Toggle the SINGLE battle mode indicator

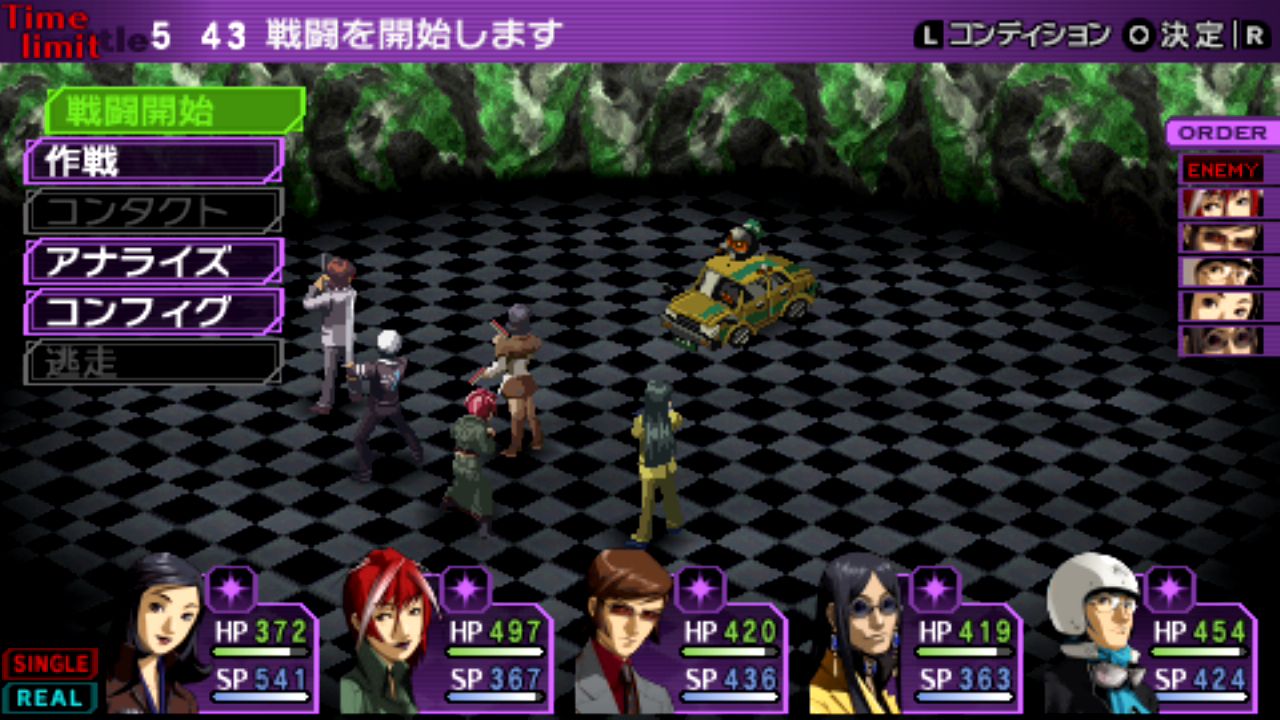pyautogui.click(x=50, y=663)
